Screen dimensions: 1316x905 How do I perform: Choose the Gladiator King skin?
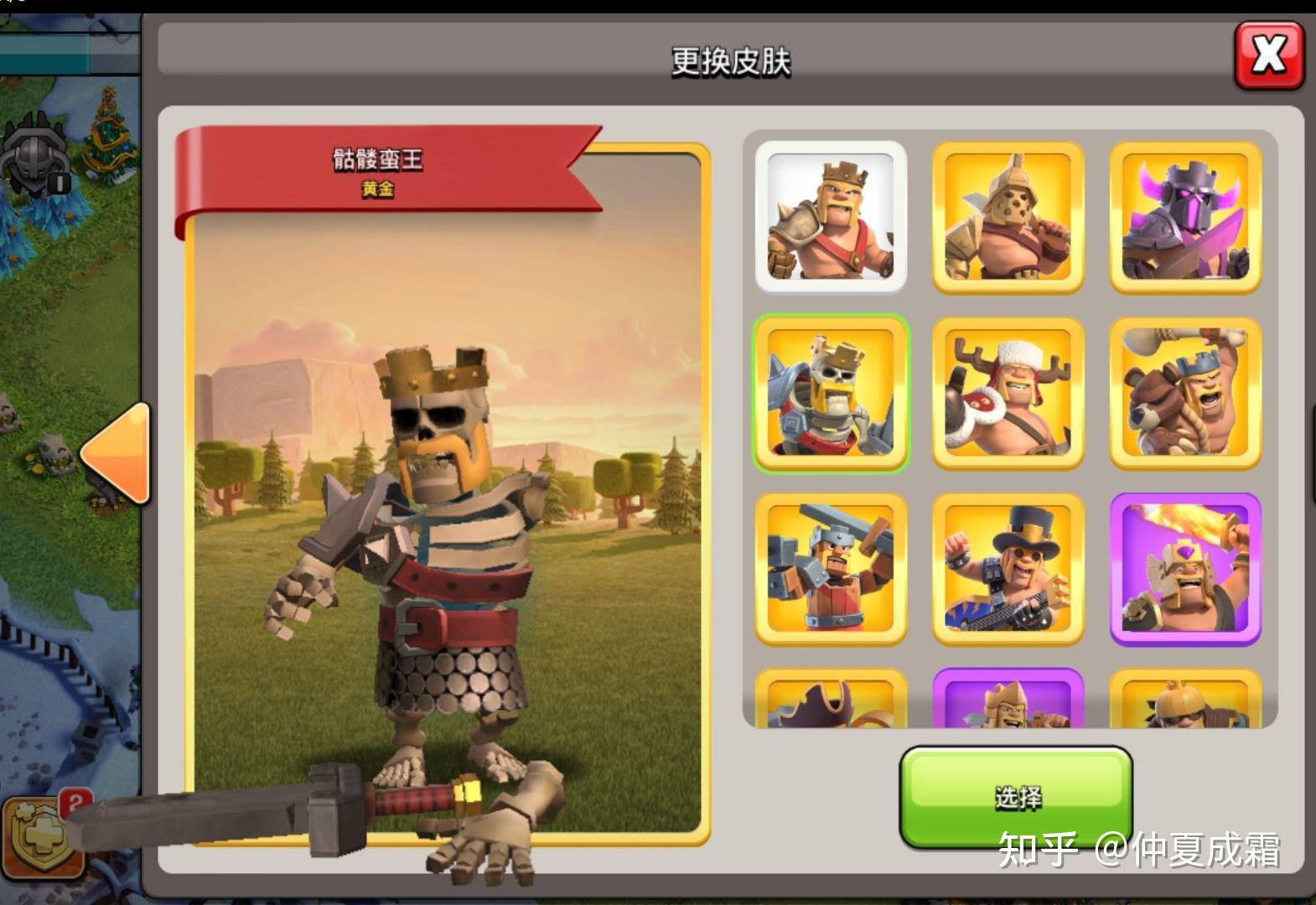[x=1008, y=217]
